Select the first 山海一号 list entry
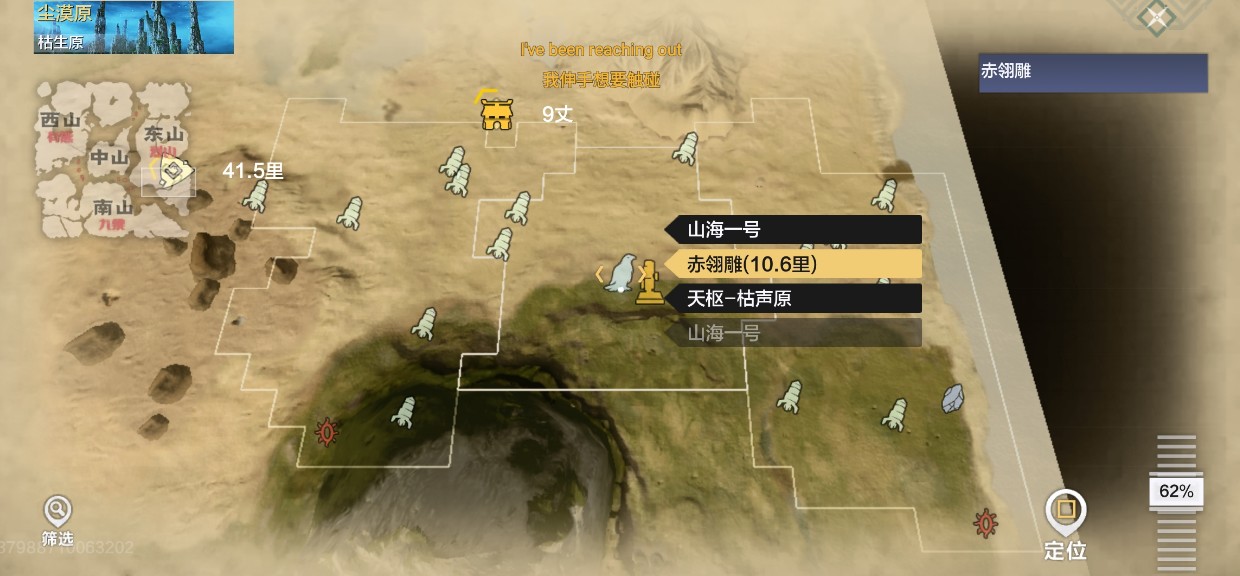 793,230
